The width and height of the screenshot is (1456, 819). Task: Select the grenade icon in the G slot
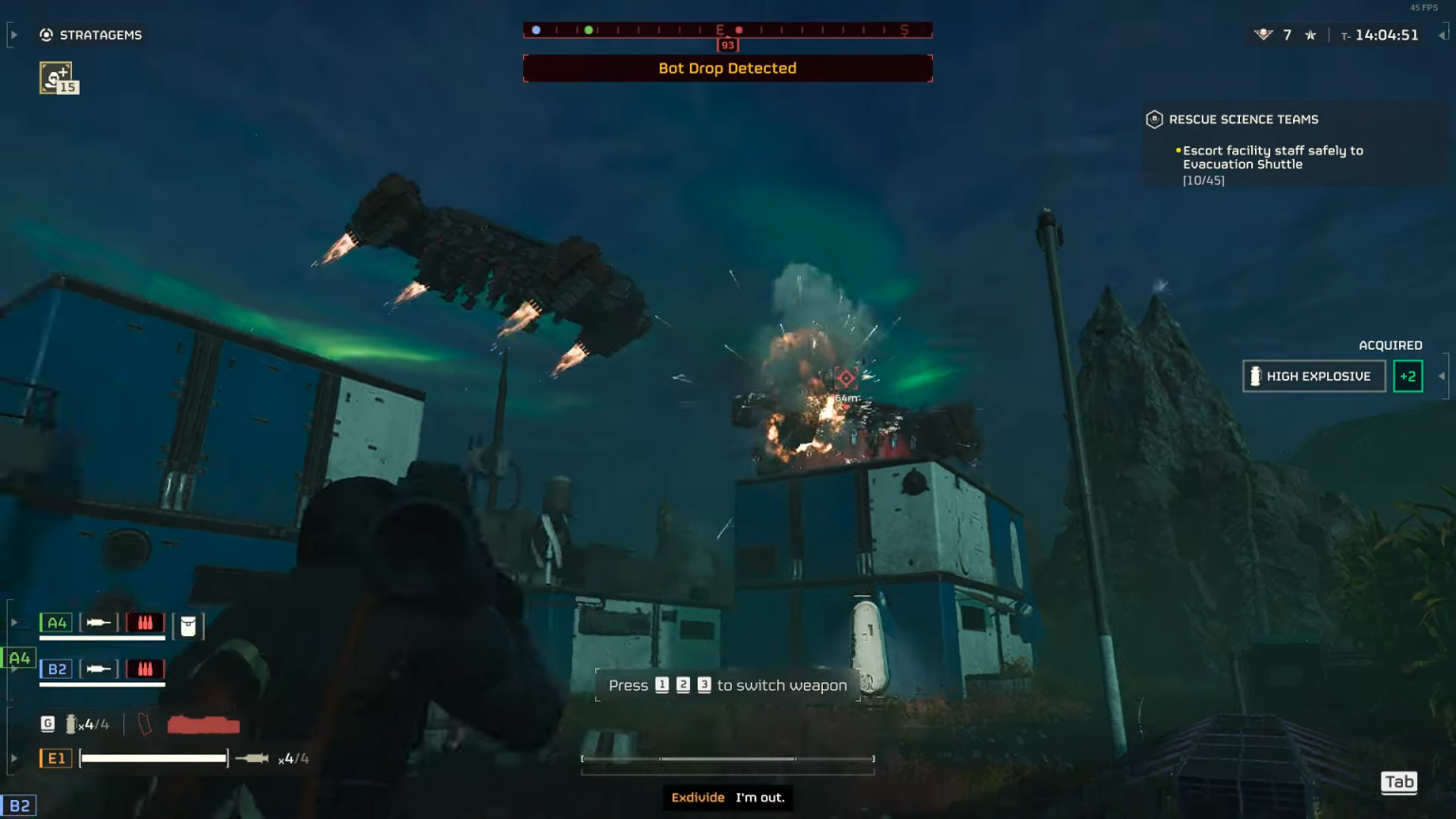coord(73,723)
